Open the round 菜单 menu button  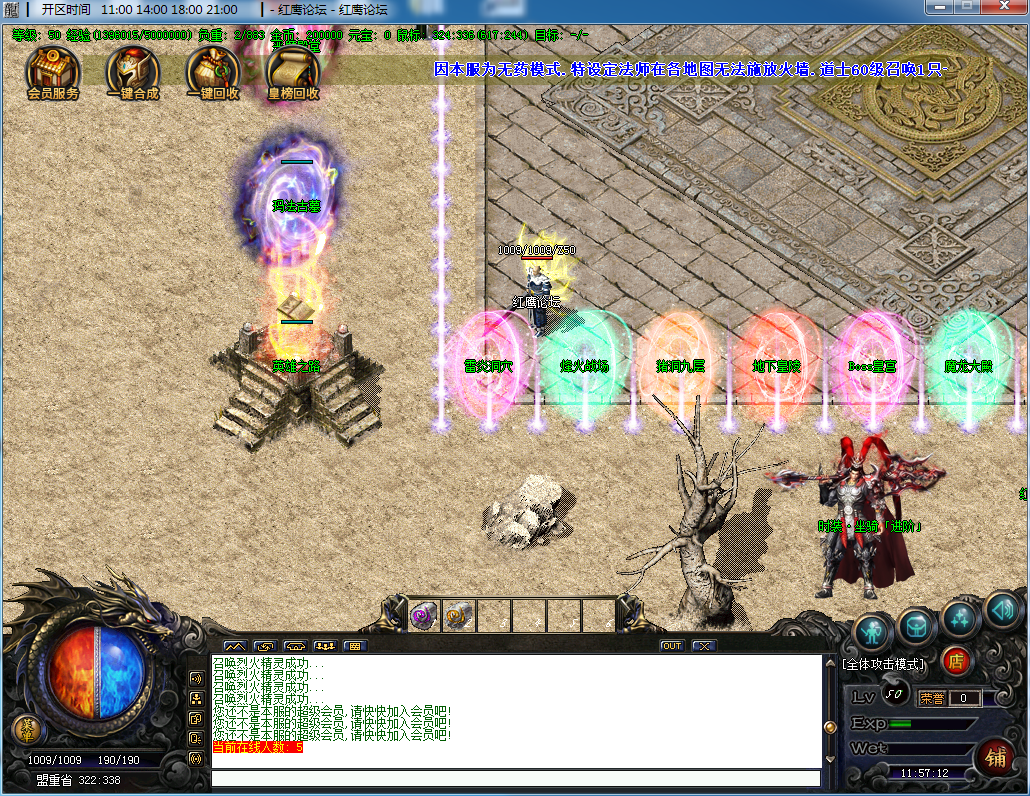click(x=27, y=729)
